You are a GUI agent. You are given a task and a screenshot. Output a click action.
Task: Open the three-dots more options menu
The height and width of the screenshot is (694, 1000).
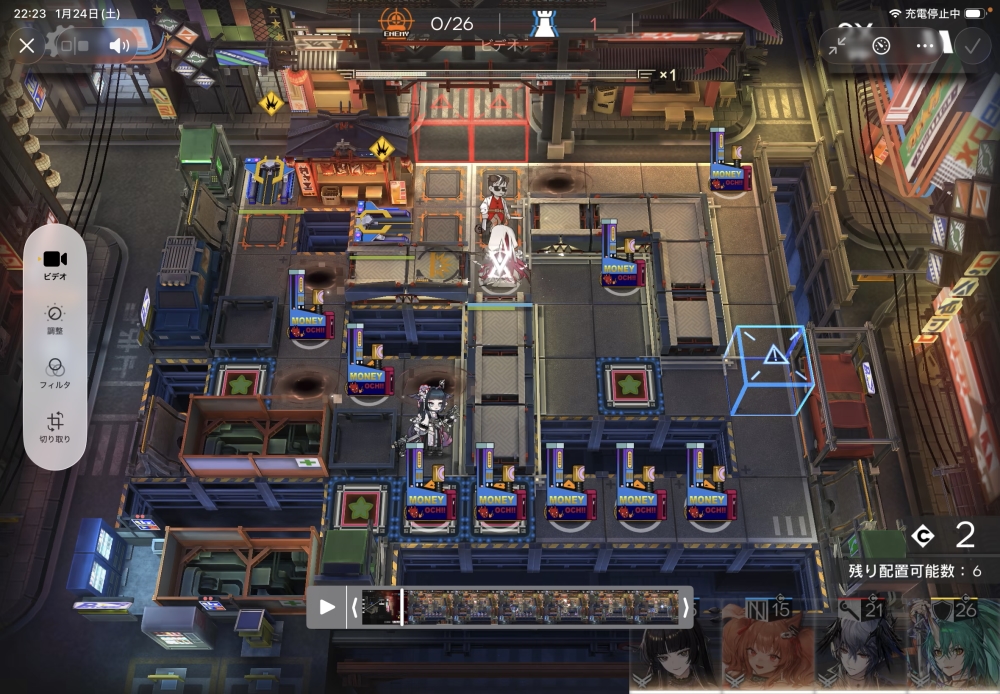click(925, 45)
